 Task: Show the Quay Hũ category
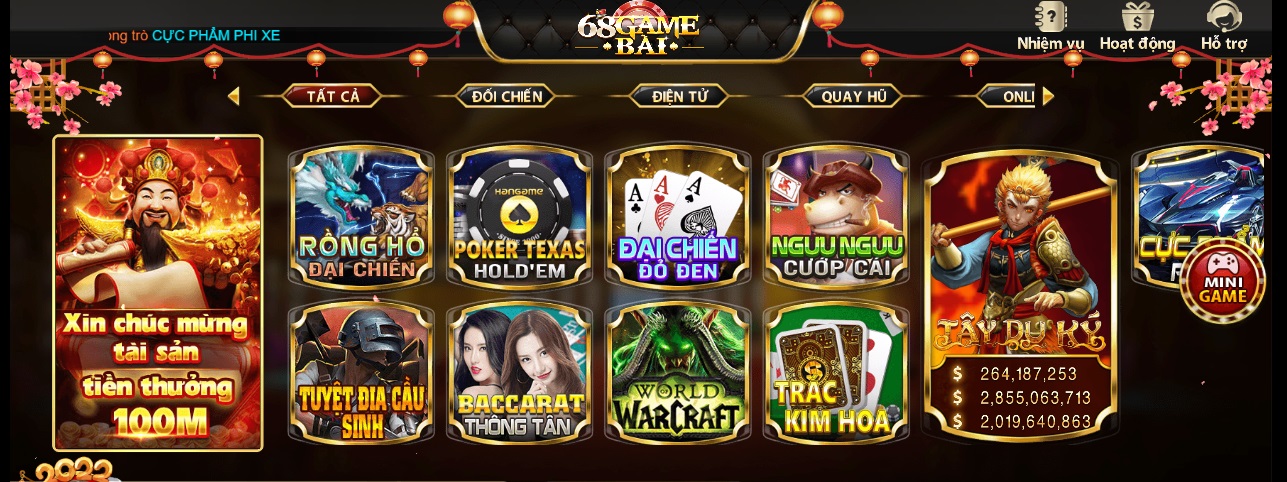[854, 96]
